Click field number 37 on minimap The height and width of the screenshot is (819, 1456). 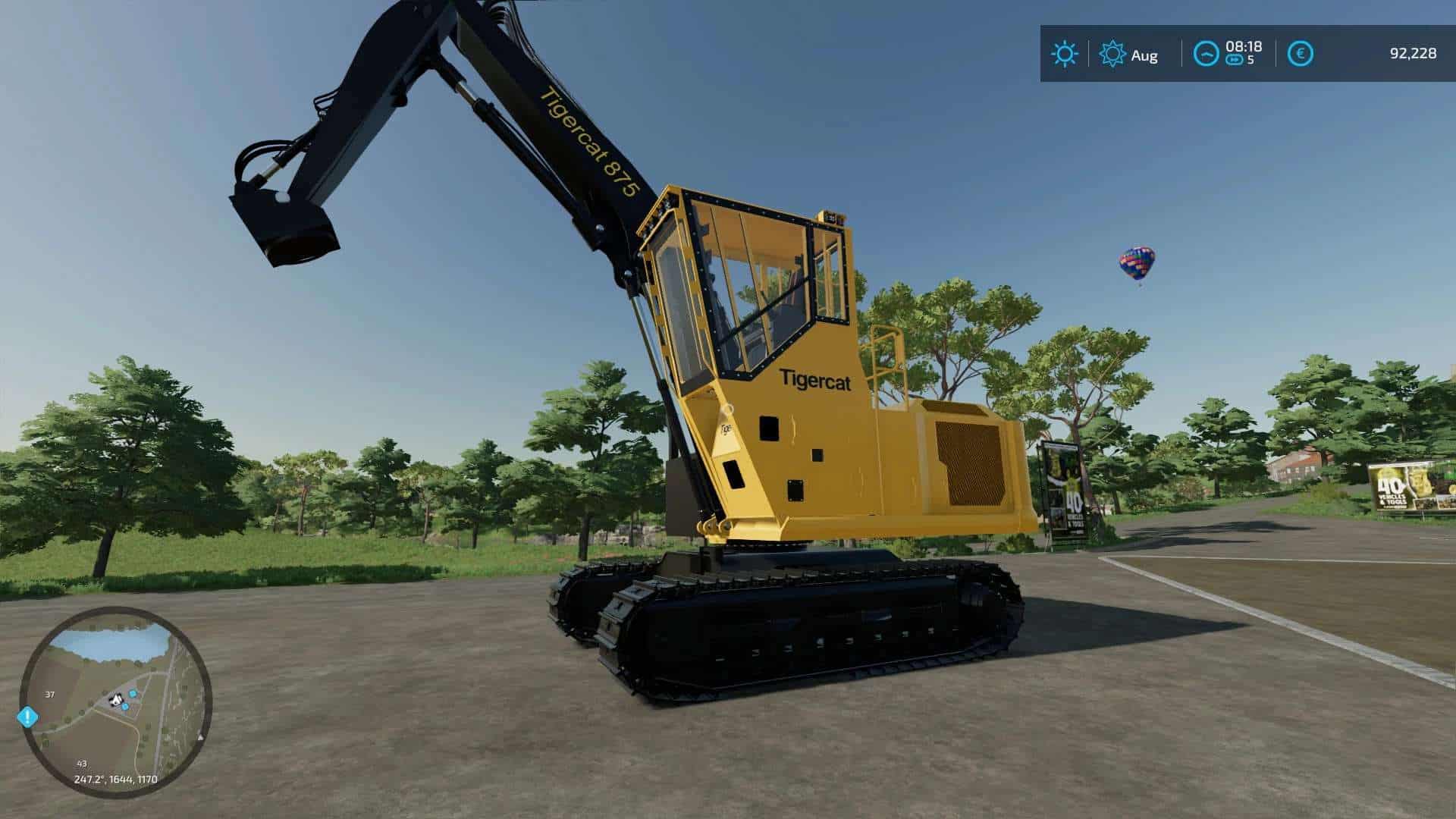(50, 695)
